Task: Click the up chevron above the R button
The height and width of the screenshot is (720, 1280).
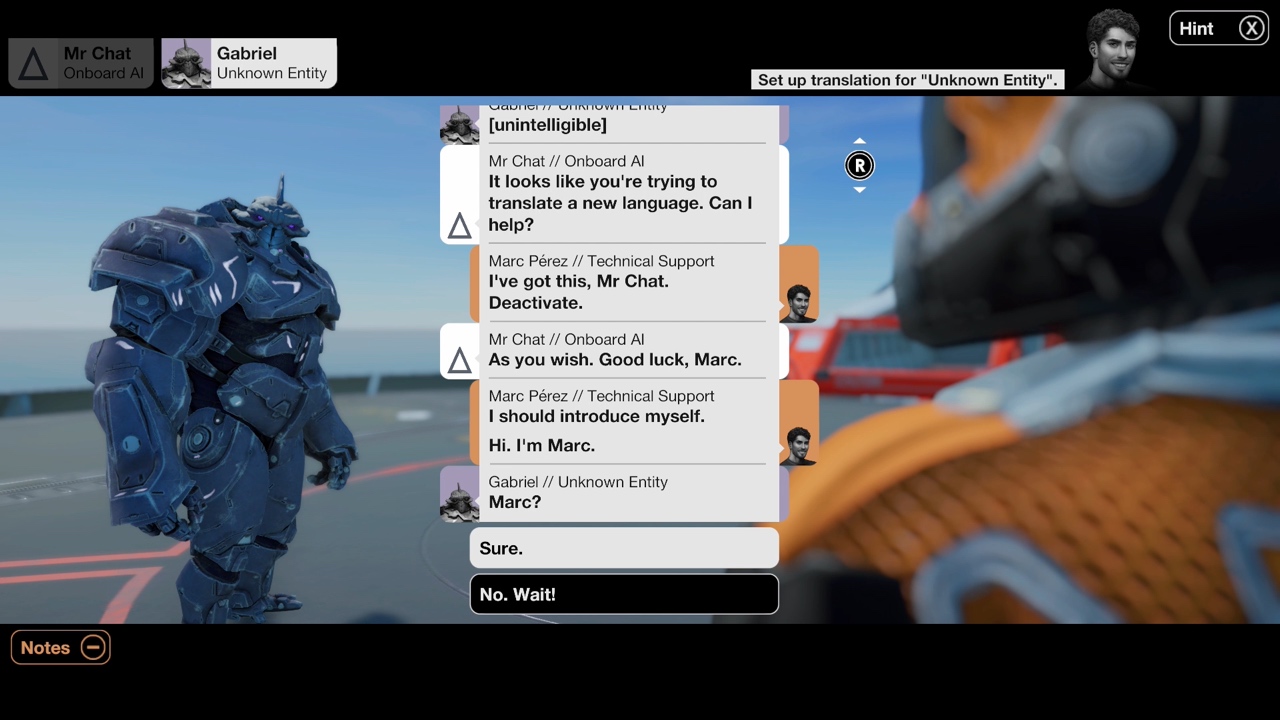Action: coord(859,140)
